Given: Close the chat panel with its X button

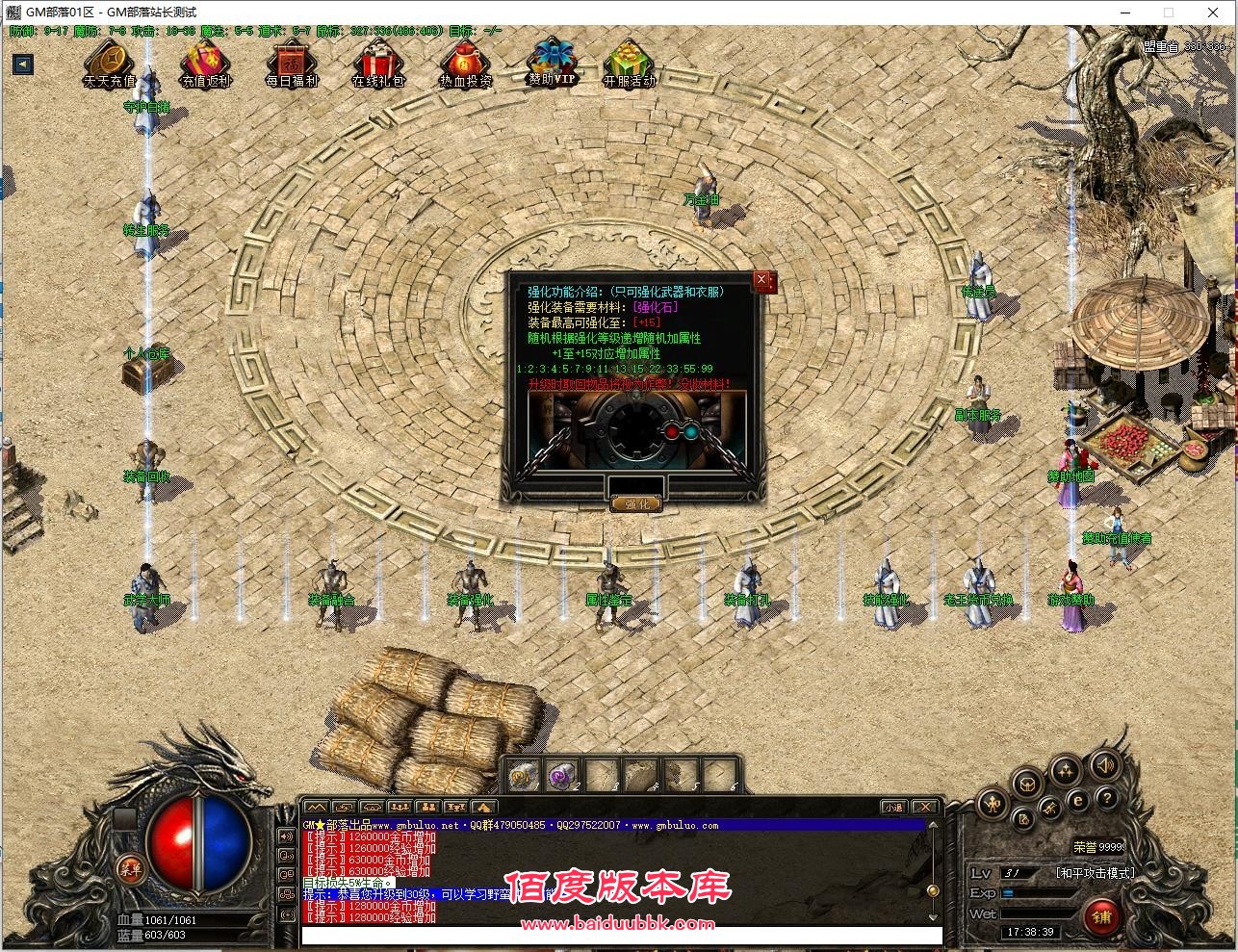Looking at the screenshot, I should tap(924, 807).
